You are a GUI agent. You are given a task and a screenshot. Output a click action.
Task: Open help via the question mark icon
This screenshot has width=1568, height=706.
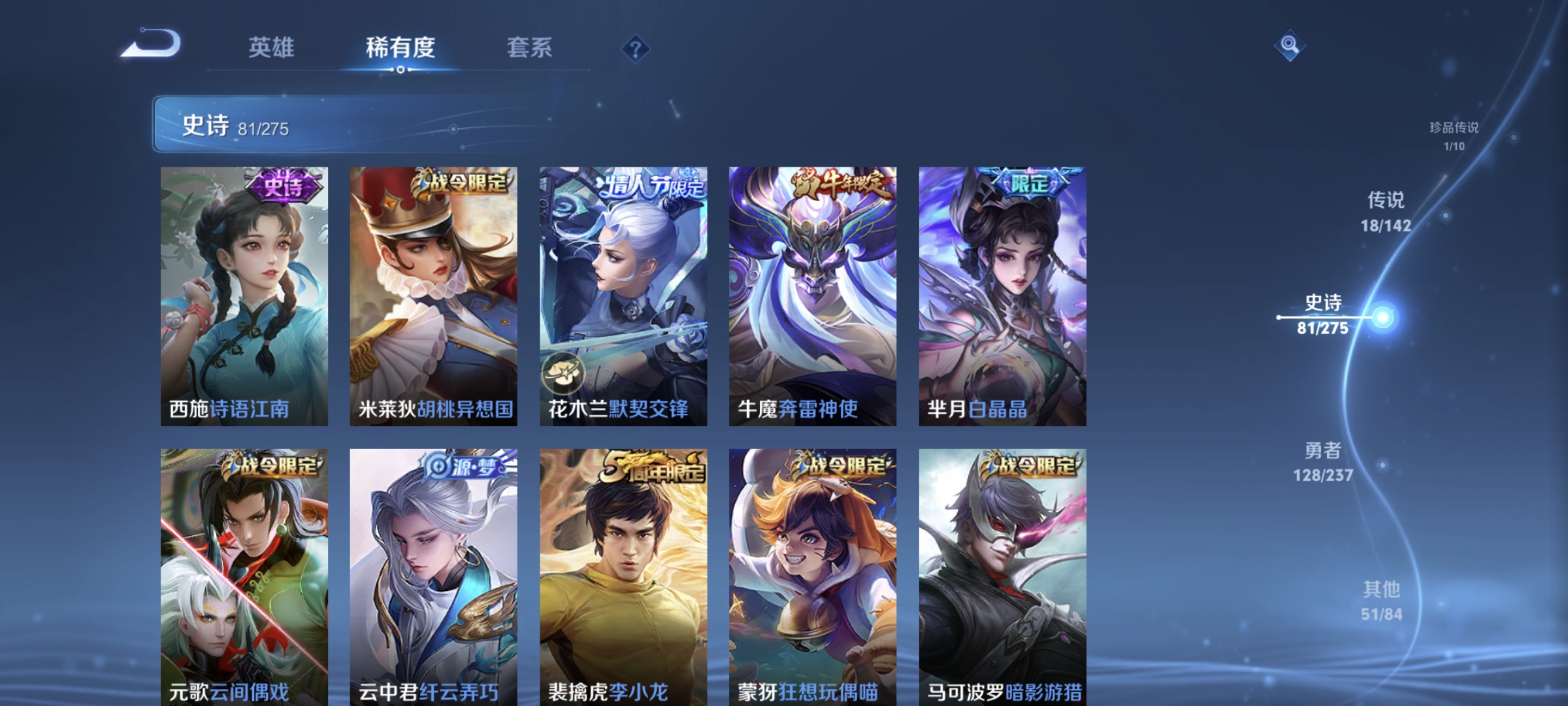(636, 49)
